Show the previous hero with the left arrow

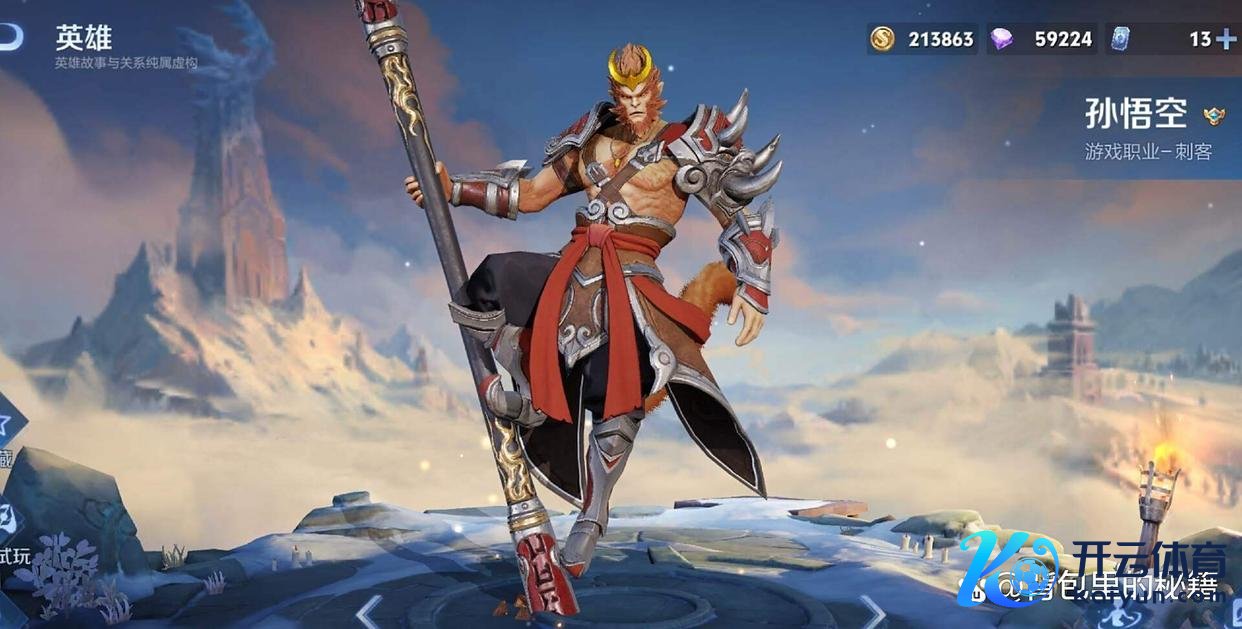(x=369, y=610)
